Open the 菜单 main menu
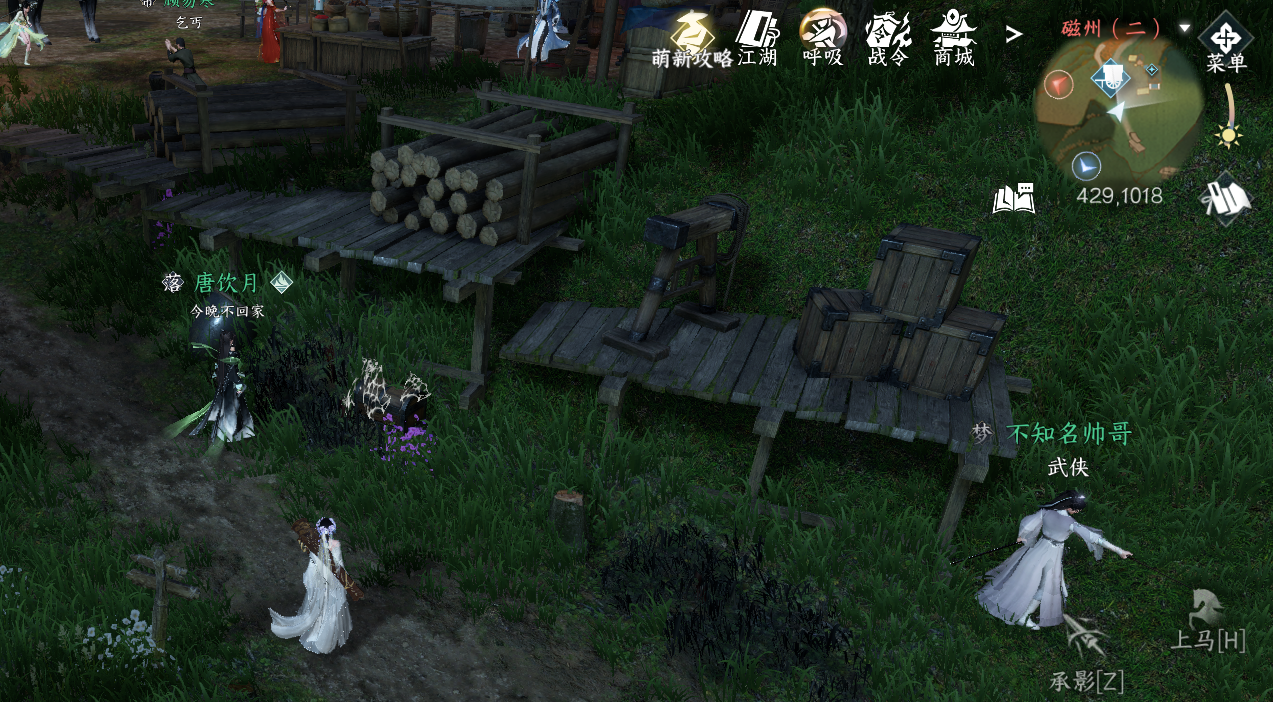The height and width of the screenshot is (702, 1273). click(x=1225, y=41)
